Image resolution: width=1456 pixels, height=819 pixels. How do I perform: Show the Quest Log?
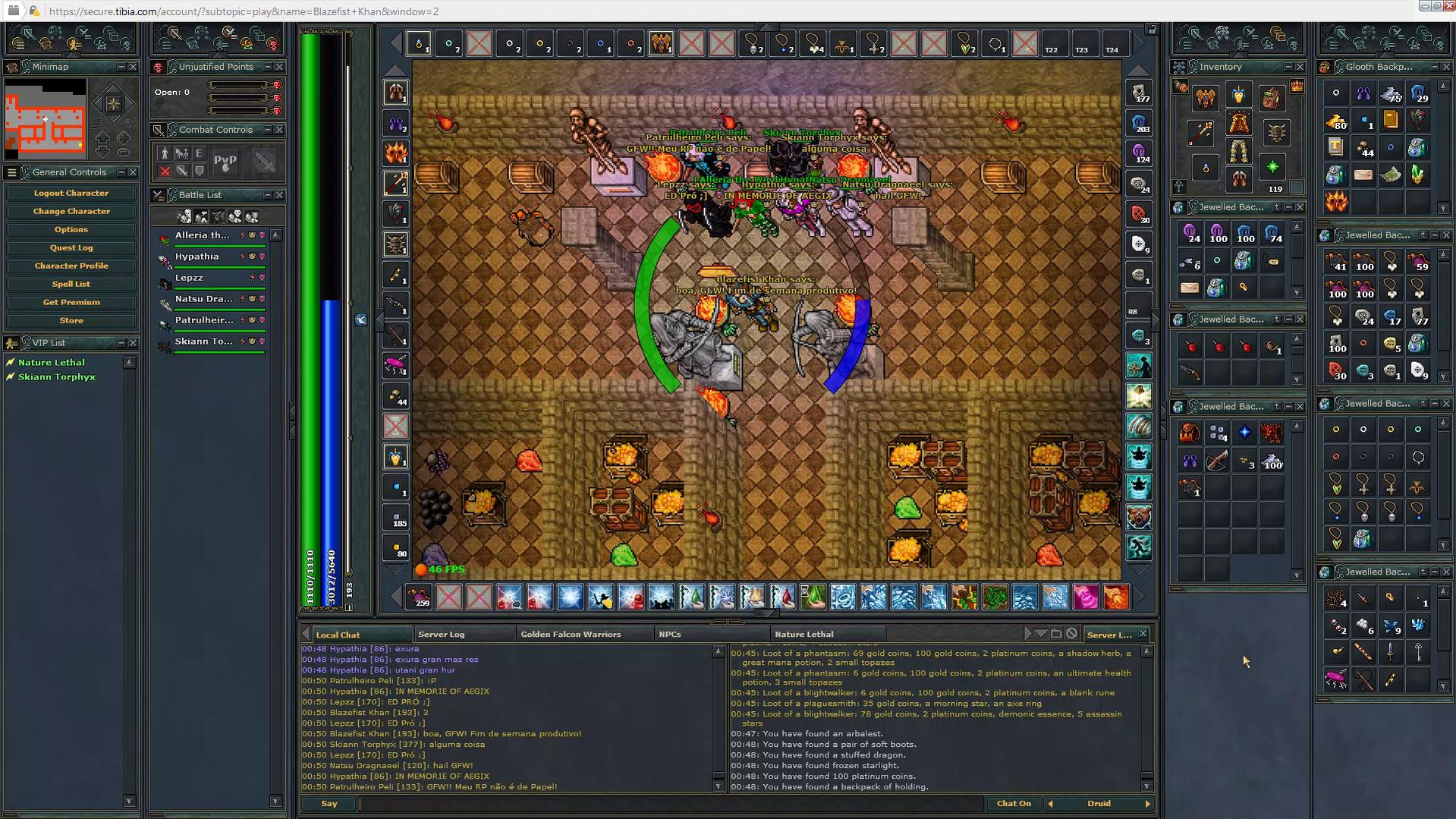pos(71,247)
